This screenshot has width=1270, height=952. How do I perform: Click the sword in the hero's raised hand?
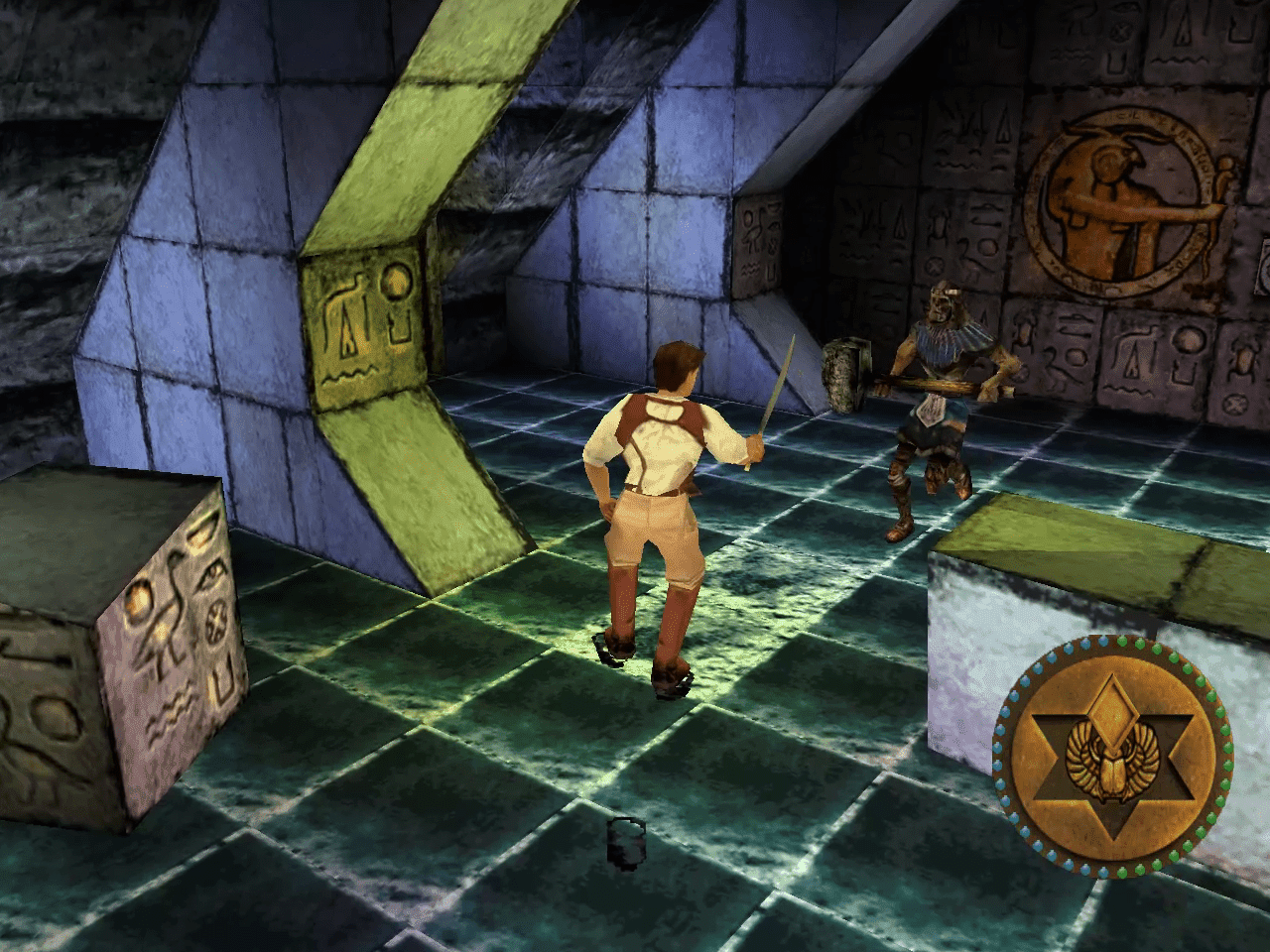tap(774, 392)
